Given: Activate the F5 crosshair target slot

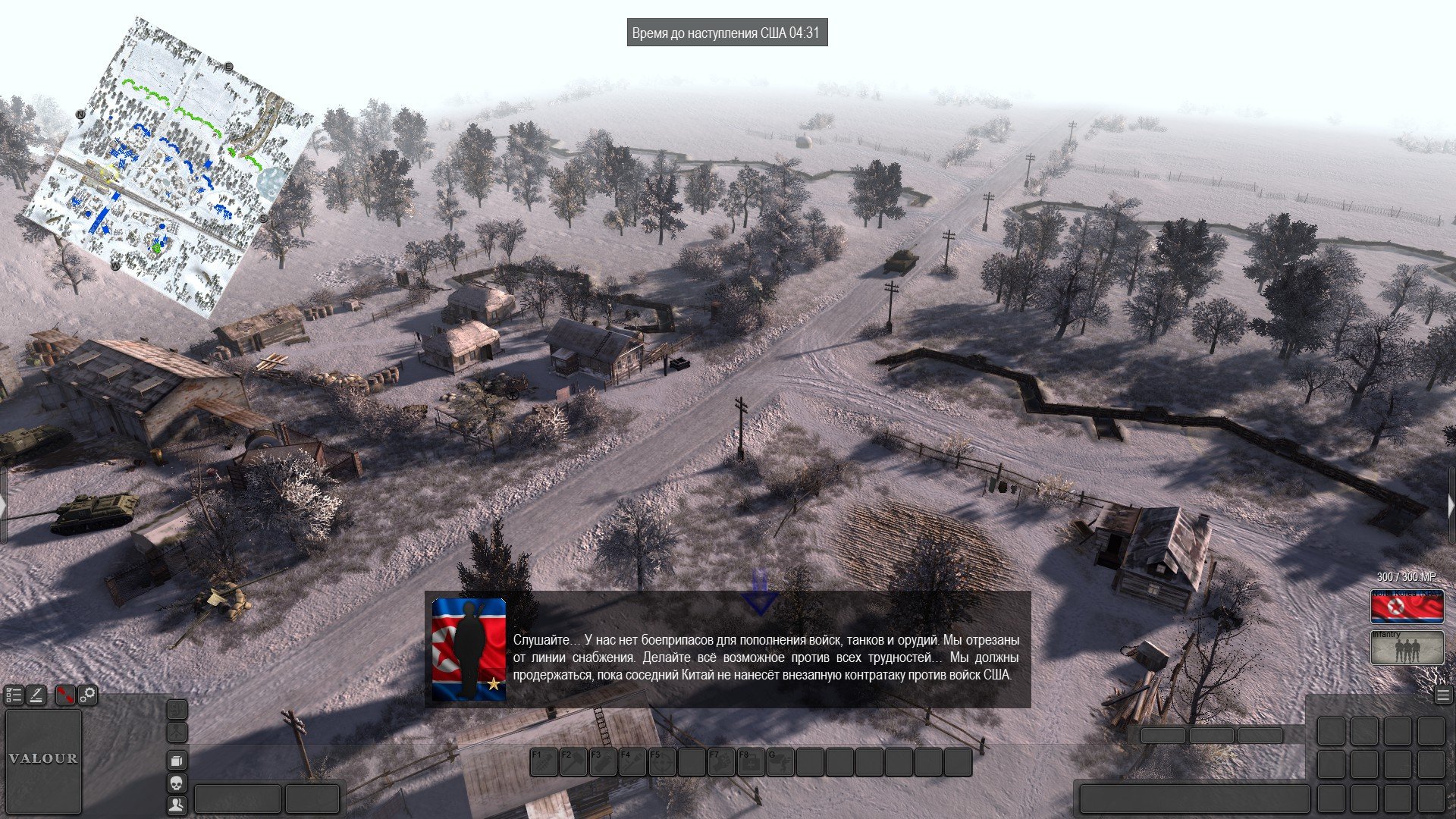Looking at the screenshot, I should [662, 762].
